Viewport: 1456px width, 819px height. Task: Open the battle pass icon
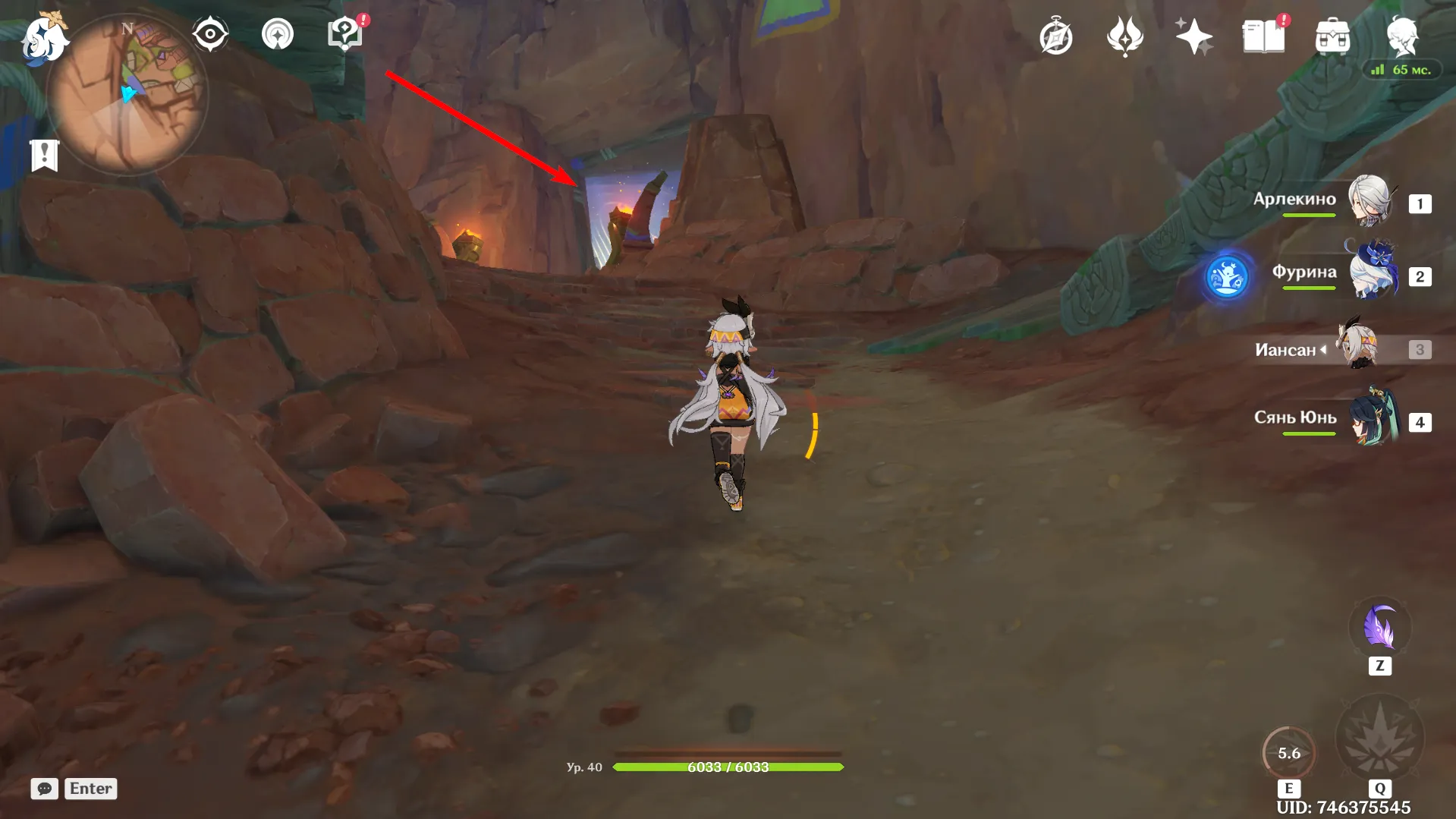point(1124,36)
